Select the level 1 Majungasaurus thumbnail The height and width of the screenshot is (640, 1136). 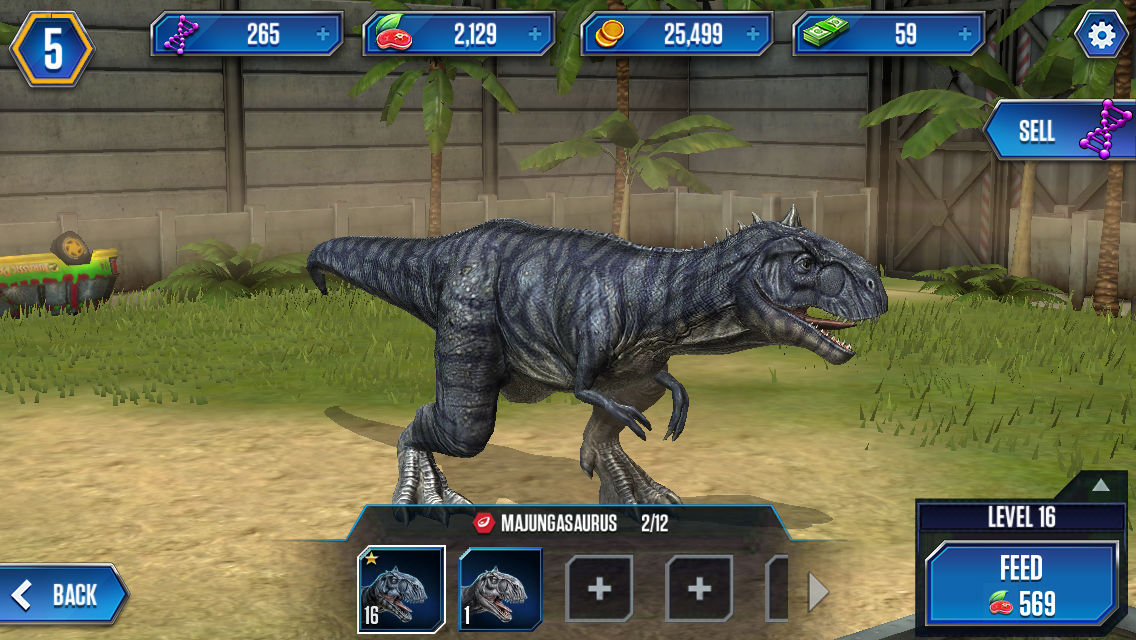point(500,588)
